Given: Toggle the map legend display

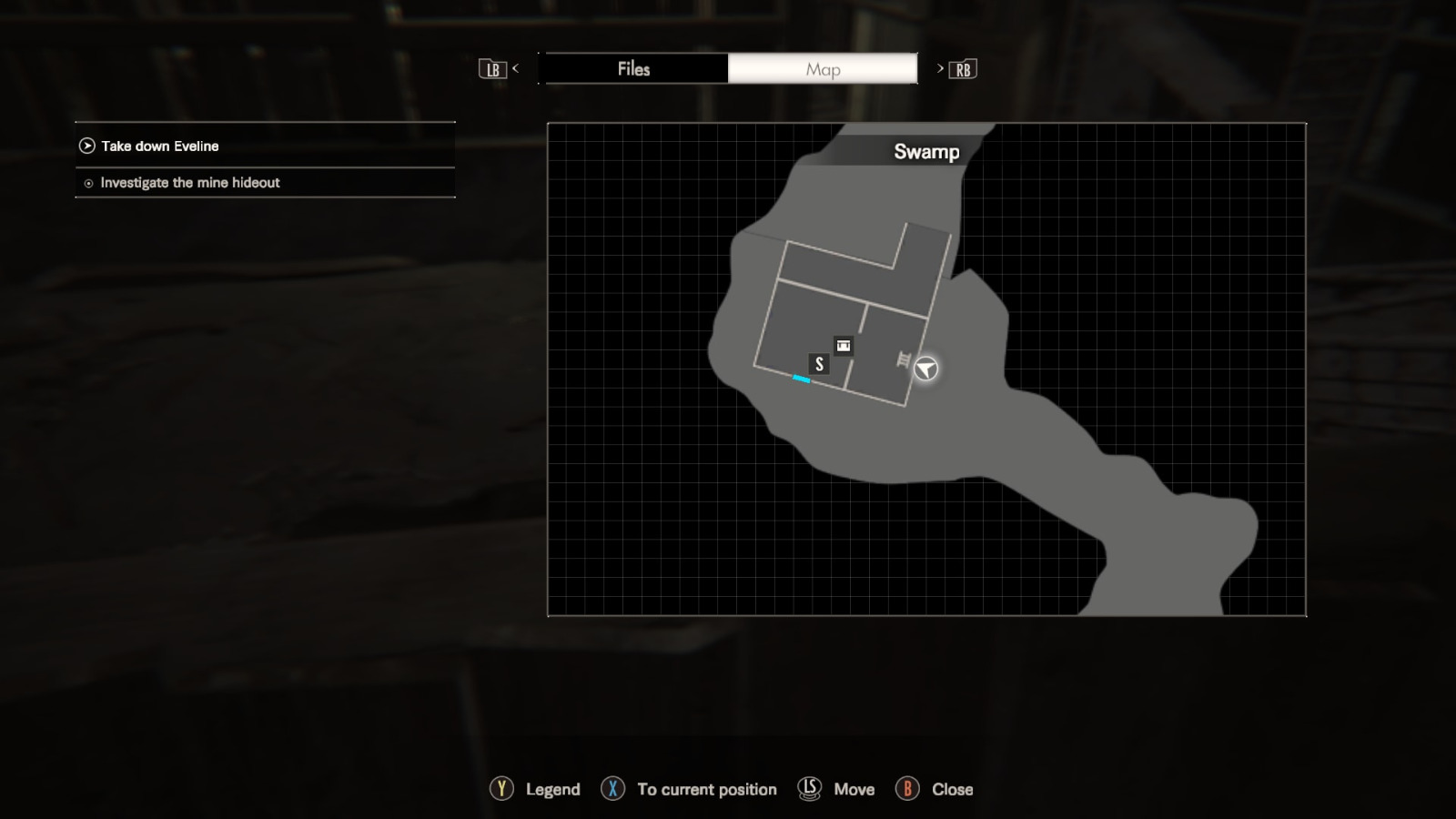Looking at the screenshot, I should click(551, 789).
